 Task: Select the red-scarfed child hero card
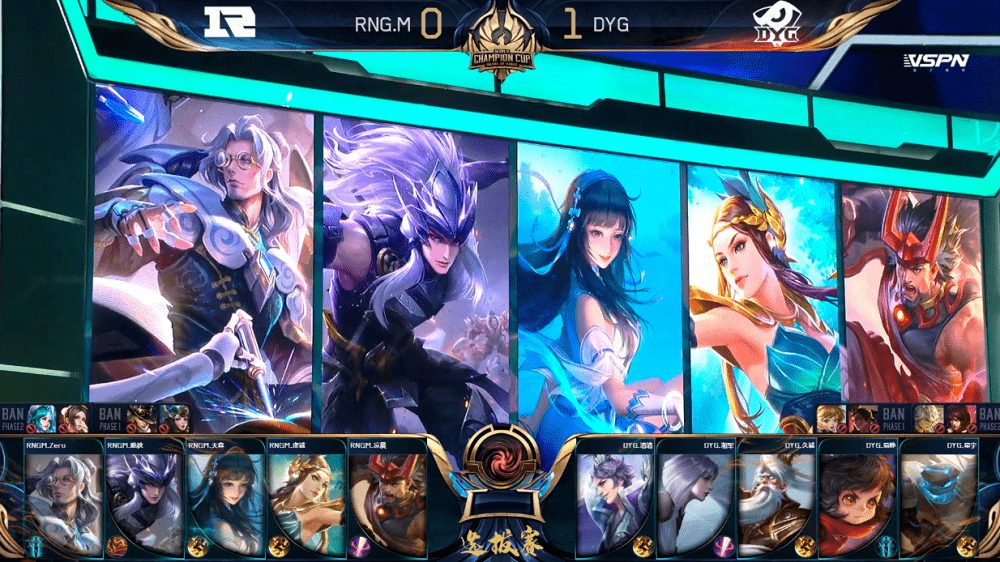click(857, 497)
